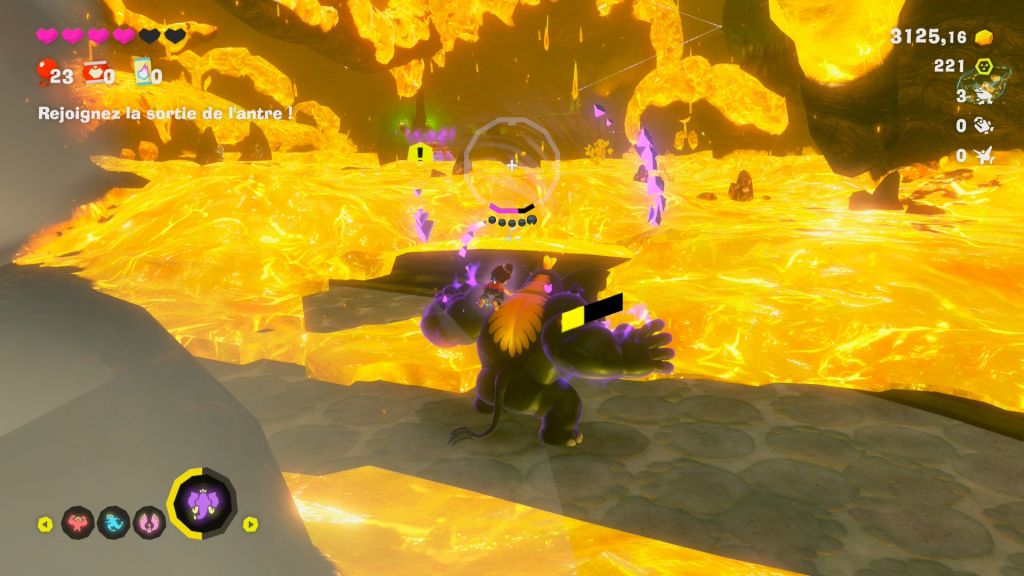The width and height of the screenshot is (1024, 576).
Task: Click the gold nugget currency icon
Action: coord(984,37)
